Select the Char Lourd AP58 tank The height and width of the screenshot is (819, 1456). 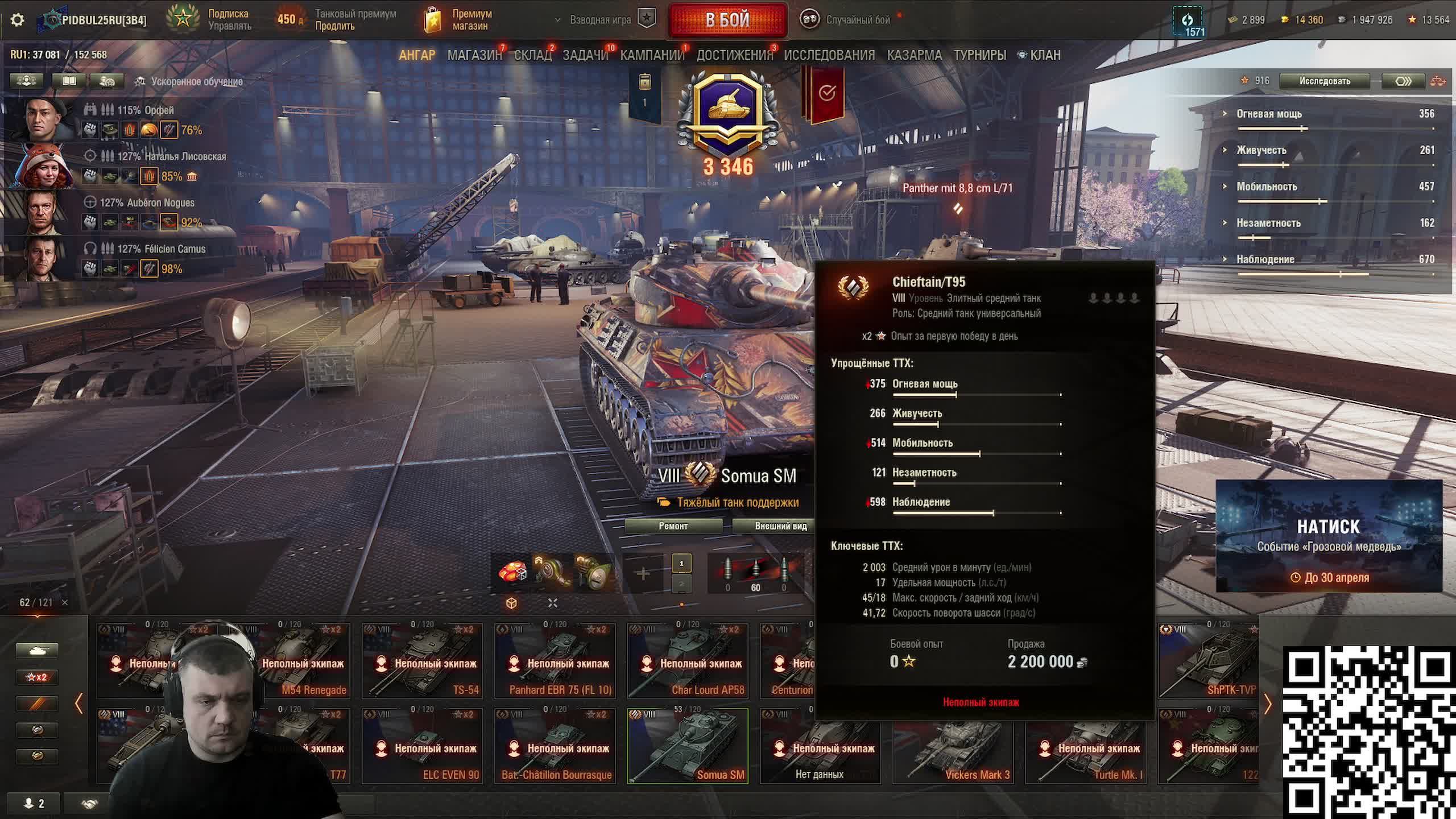[x=688, y=661]
